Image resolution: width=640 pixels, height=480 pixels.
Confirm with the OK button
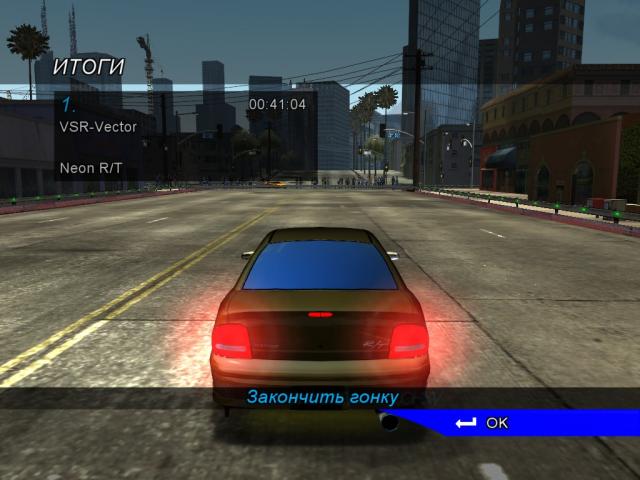coord(483,423)
